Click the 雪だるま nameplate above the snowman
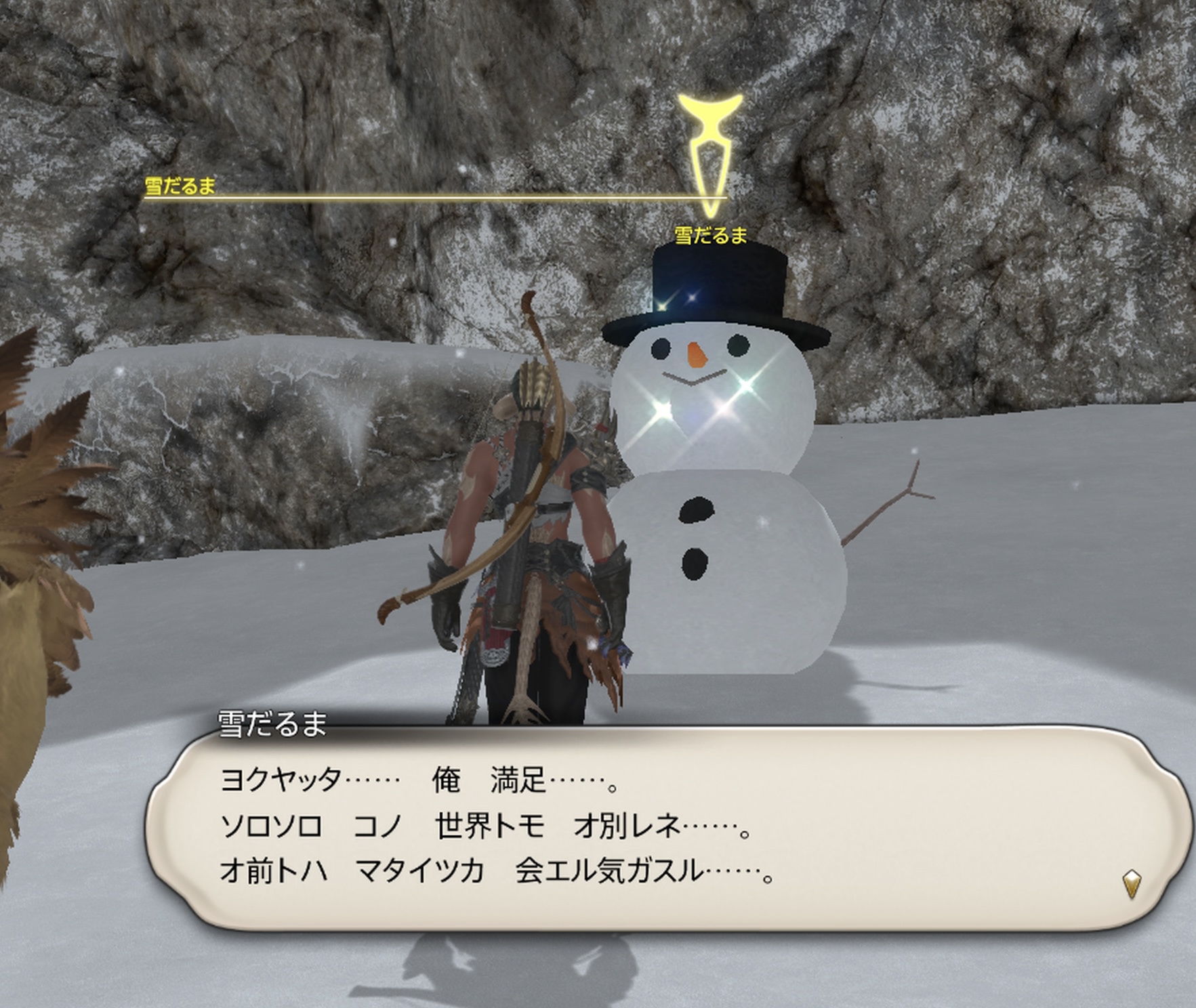 [x=711, y=236]
